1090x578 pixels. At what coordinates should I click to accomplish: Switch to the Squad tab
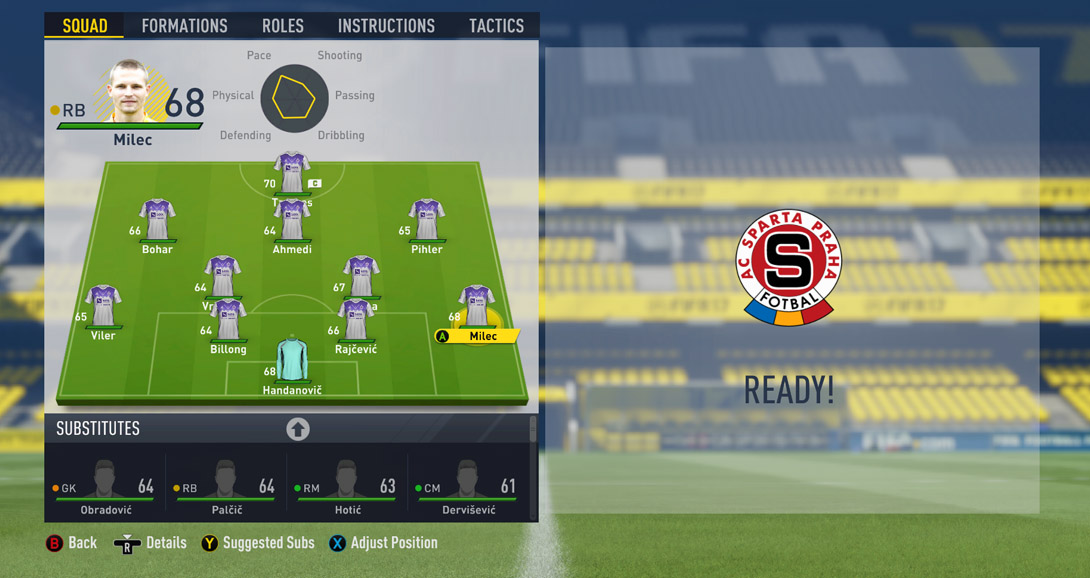point(85,26)
